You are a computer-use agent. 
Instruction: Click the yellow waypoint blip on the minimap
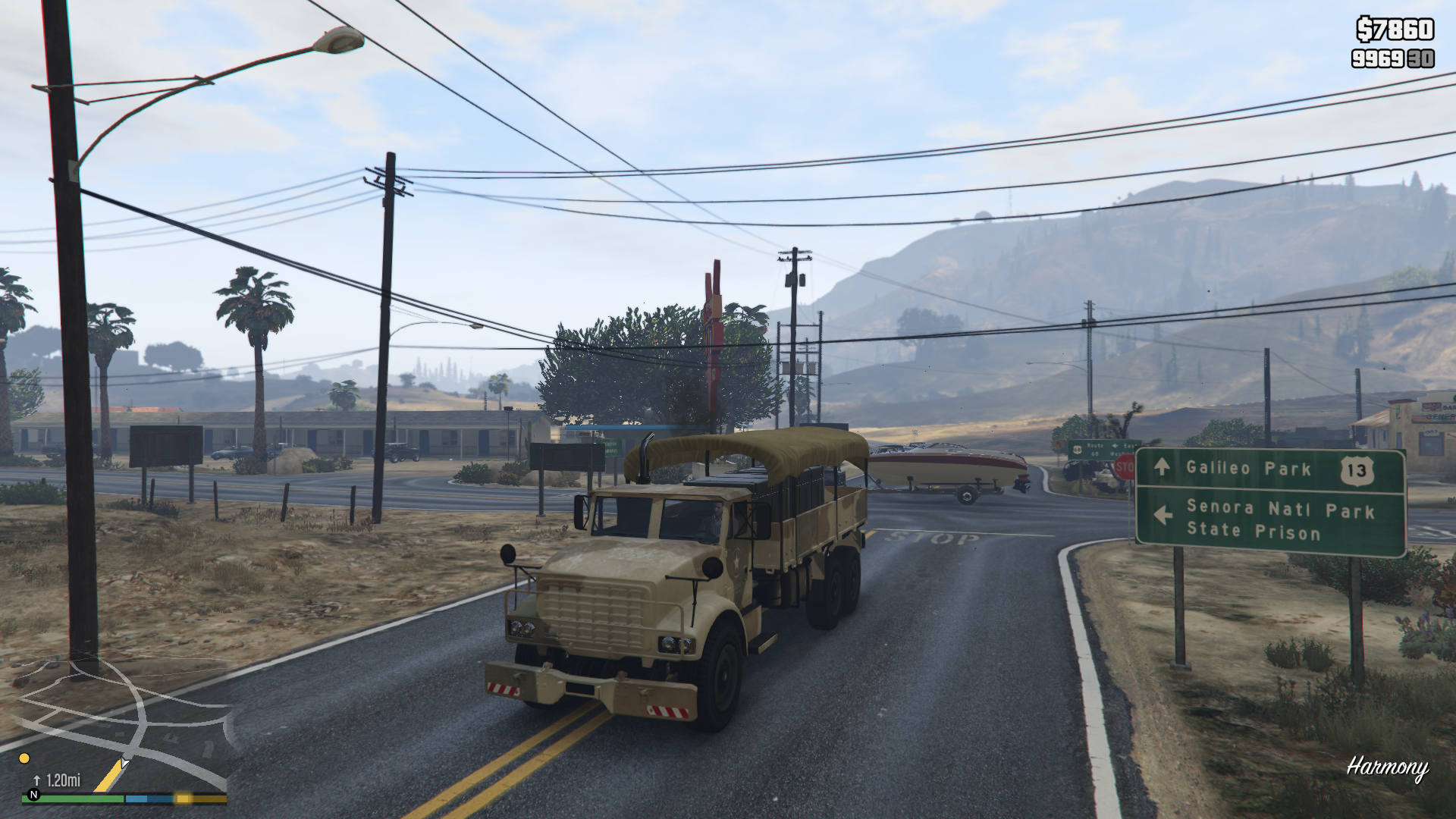pos(24,758)
